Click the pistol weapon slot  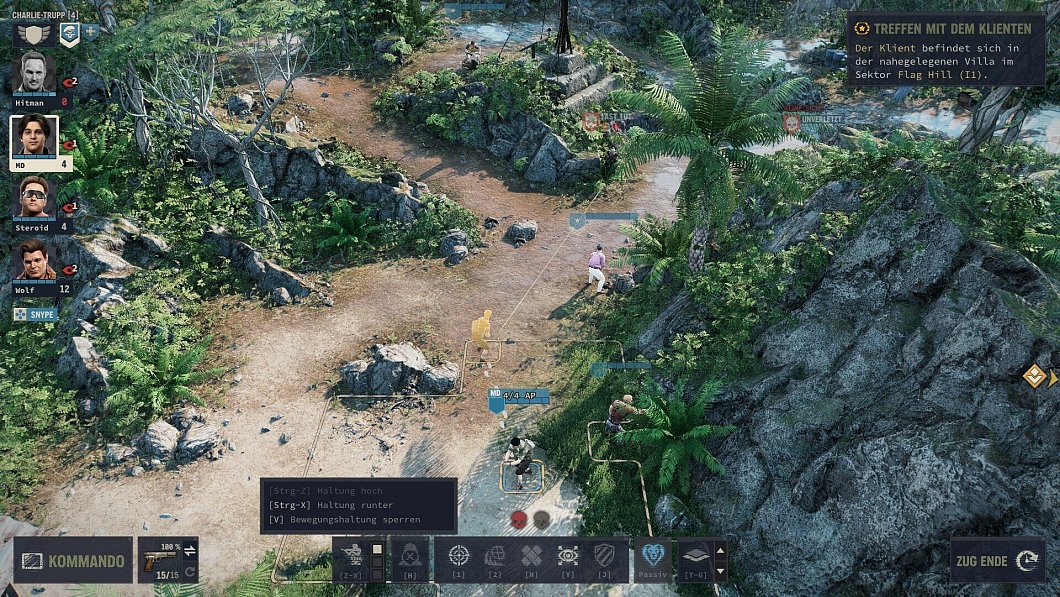coord(158,560)
